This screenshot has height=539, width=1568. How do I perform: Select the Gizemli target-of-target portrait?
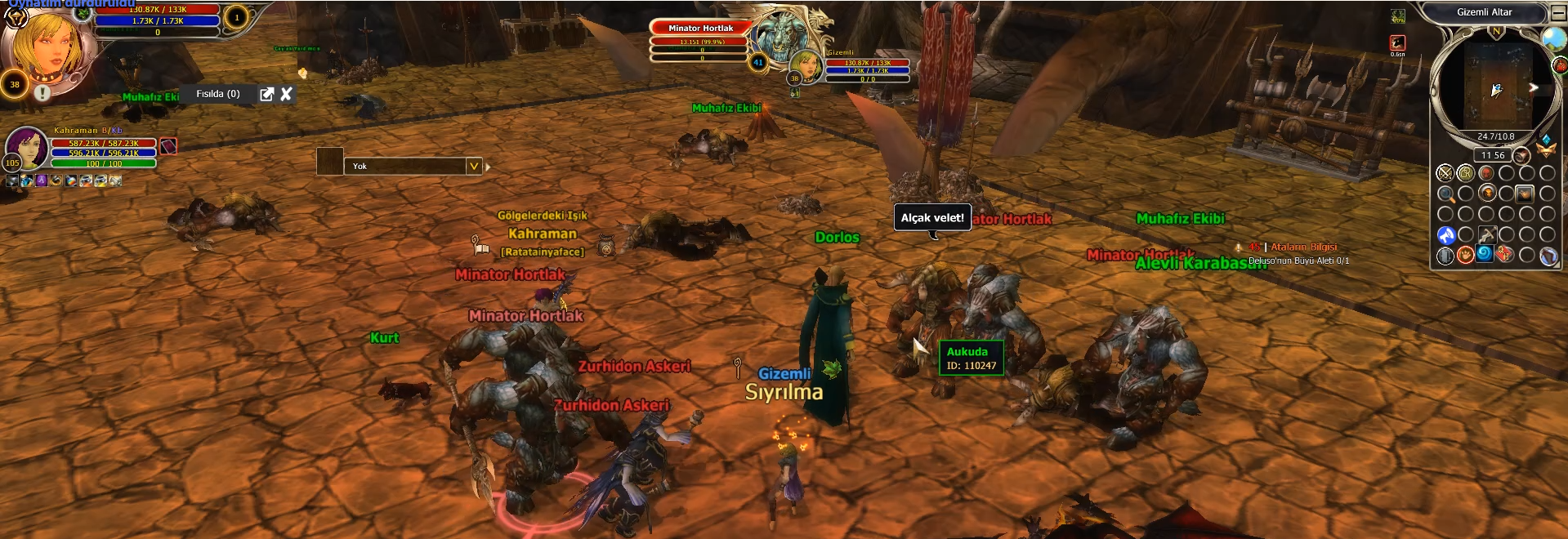[x=806, y=65]
